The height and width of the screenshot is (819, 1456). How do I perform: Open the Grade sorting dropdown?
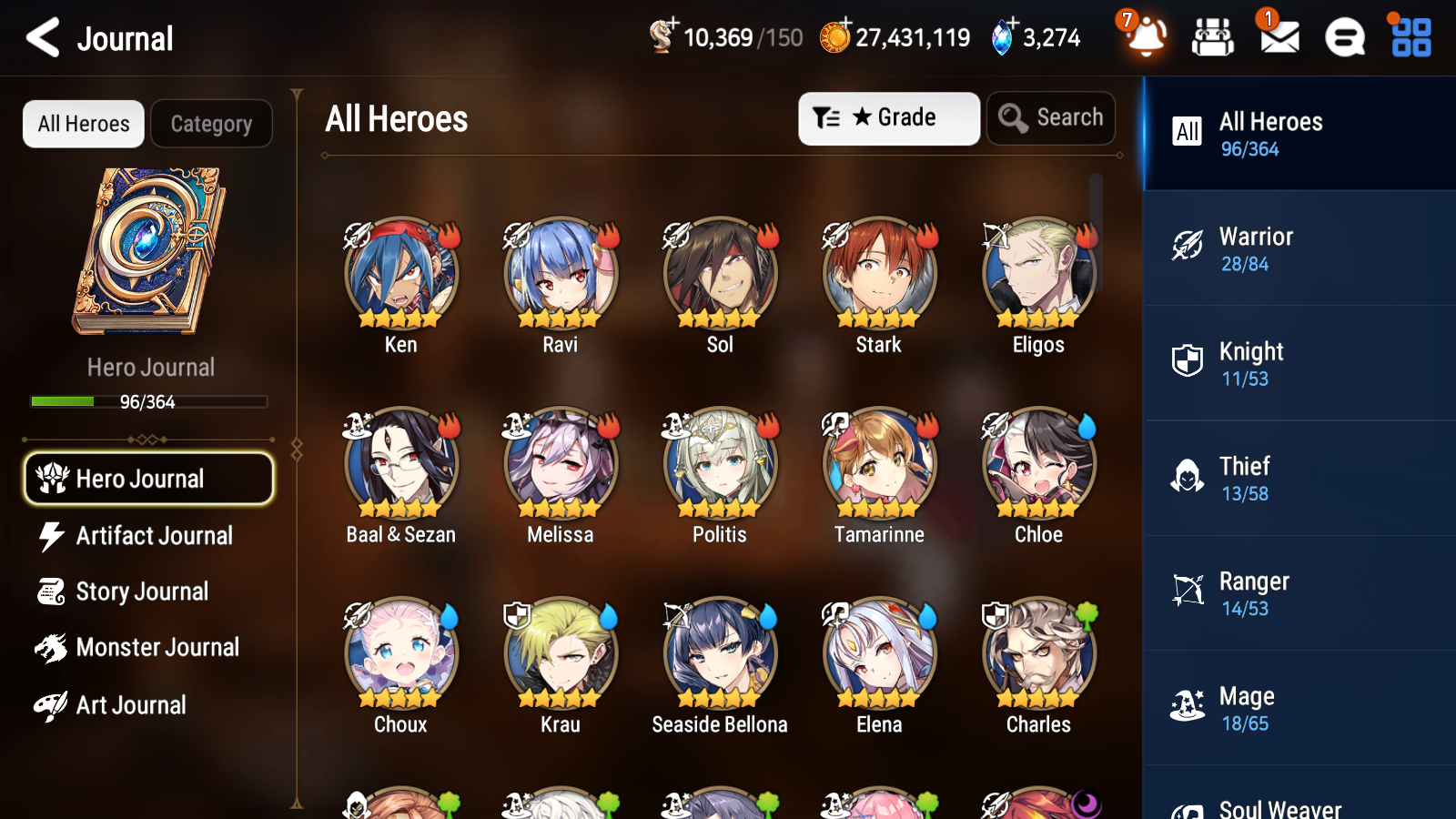888,117
